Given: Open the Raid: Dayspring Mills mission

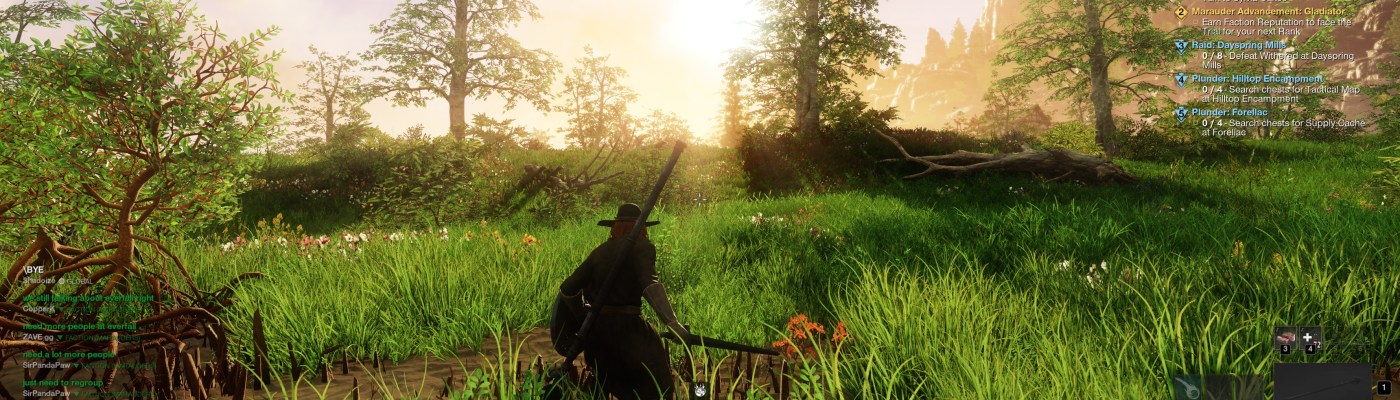Looking at the screenshot, I should [x=1241, y=45].
